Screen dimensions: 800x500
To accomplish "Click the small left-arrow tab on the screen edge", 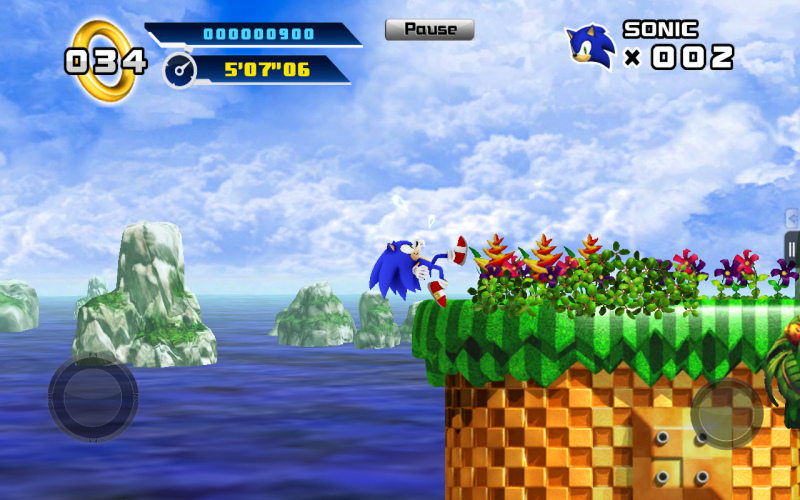I will coord(793,217).
